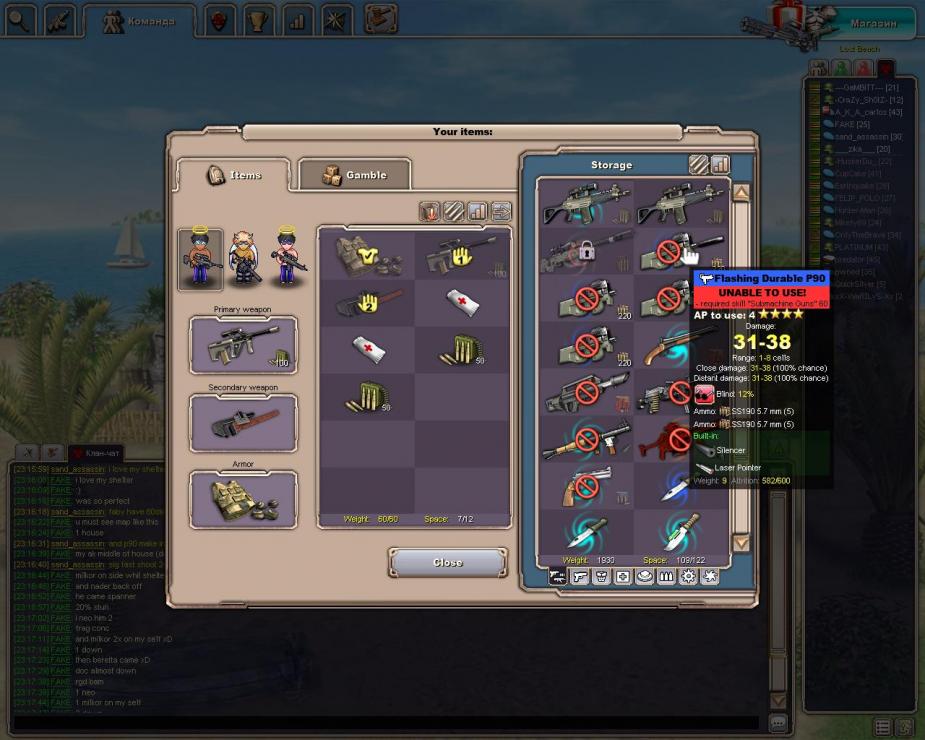Select the Items tab

click(234, 175)
